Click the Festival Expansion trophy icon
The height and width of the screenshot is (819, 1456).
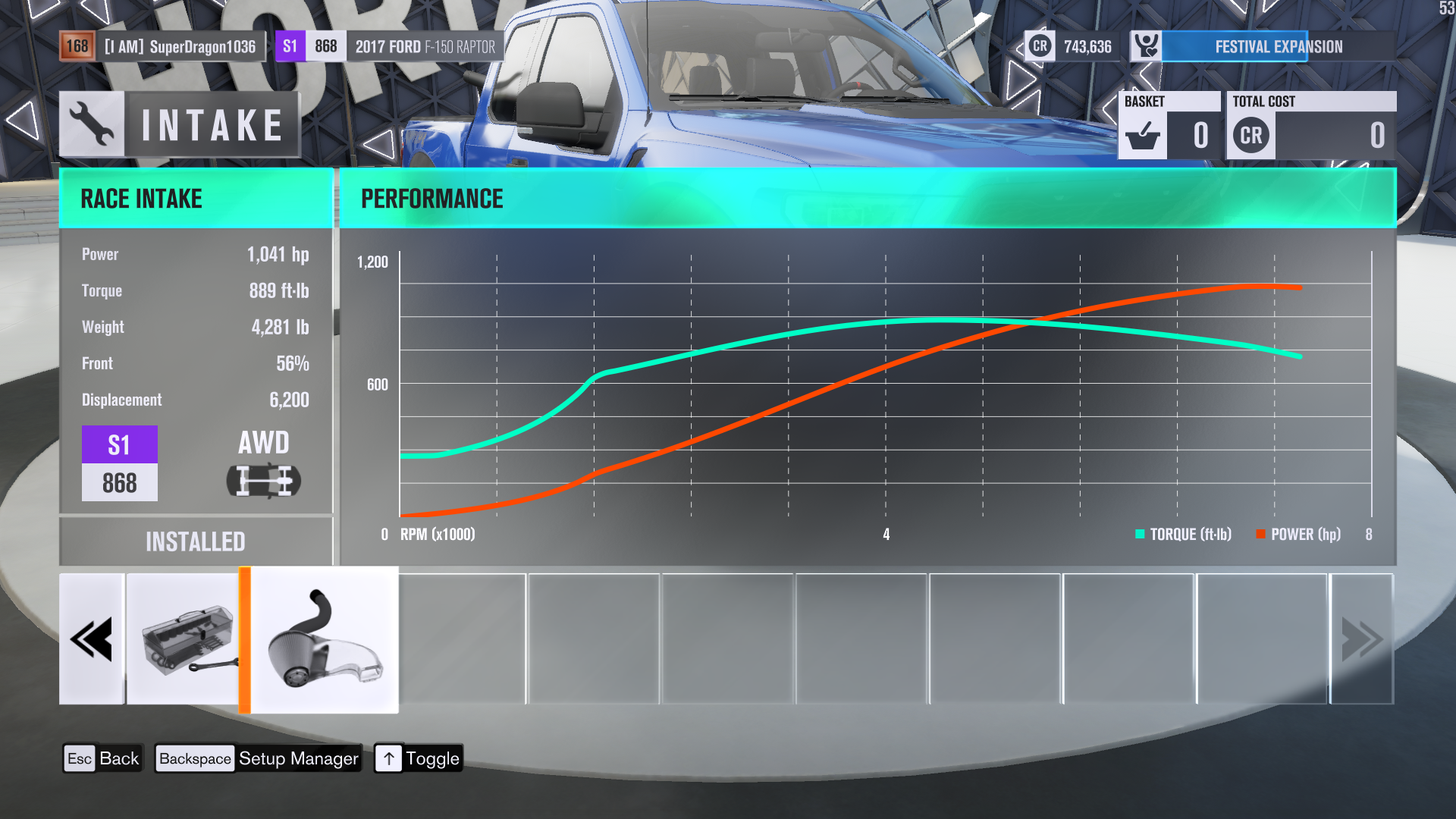[x=1147, y=45]
